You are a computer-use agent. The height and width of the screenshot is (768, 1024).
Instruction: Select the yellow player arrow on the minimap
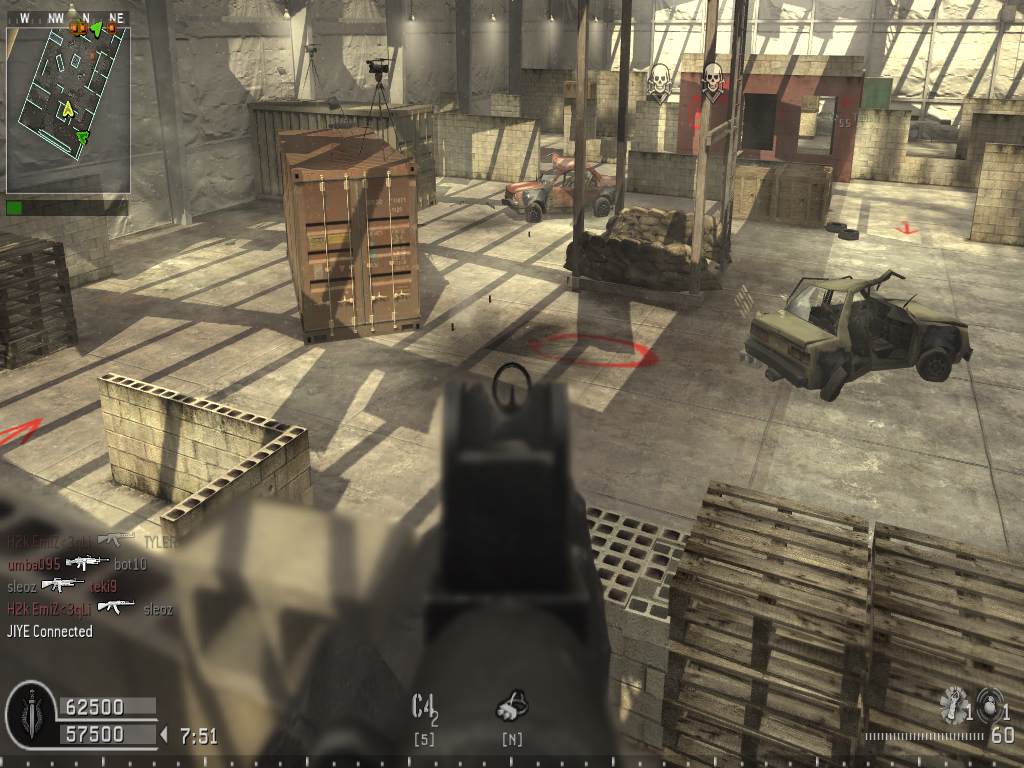[68, 108]
